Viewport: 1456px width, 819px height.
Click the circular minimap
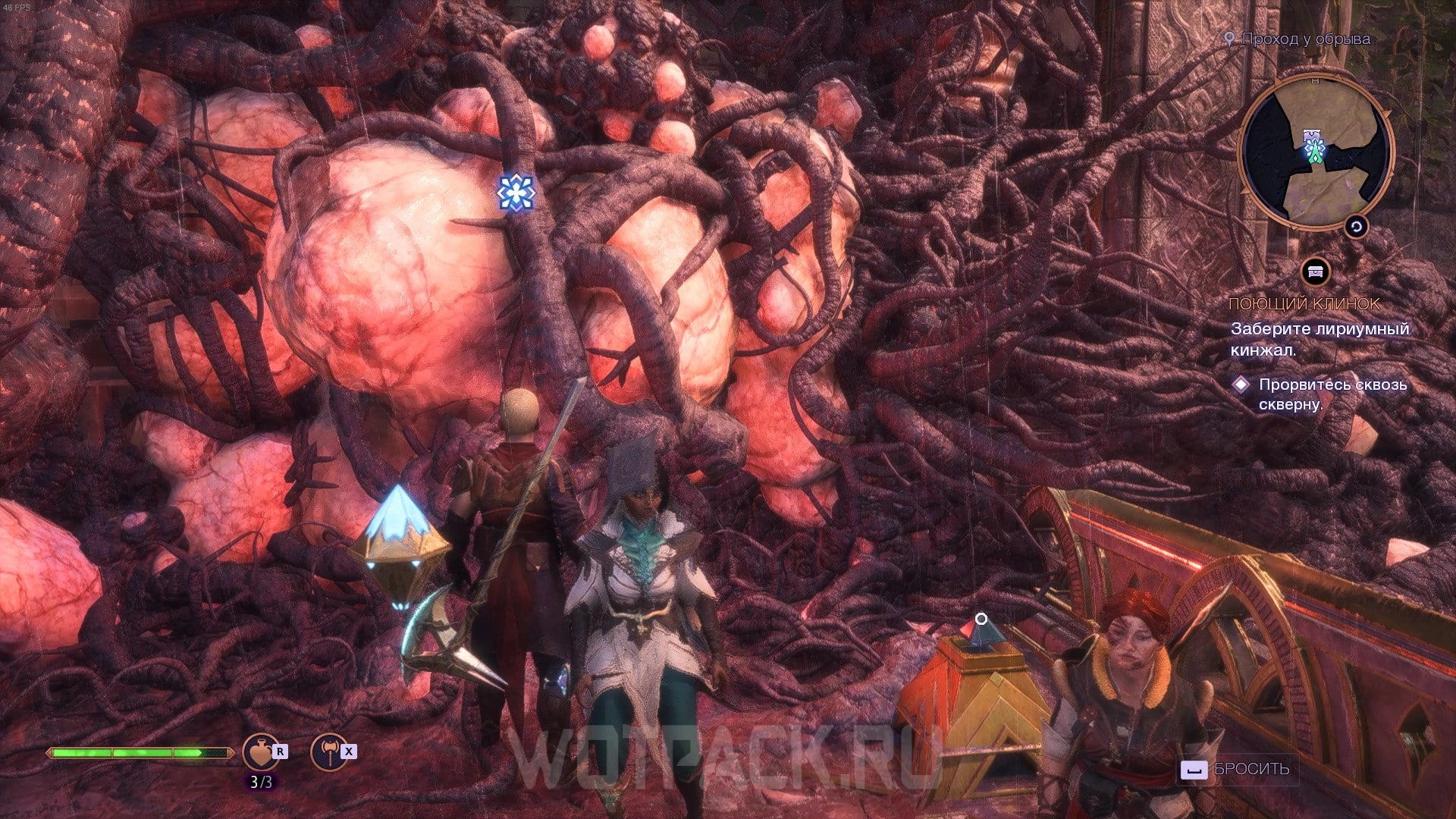coord(1316,152)
